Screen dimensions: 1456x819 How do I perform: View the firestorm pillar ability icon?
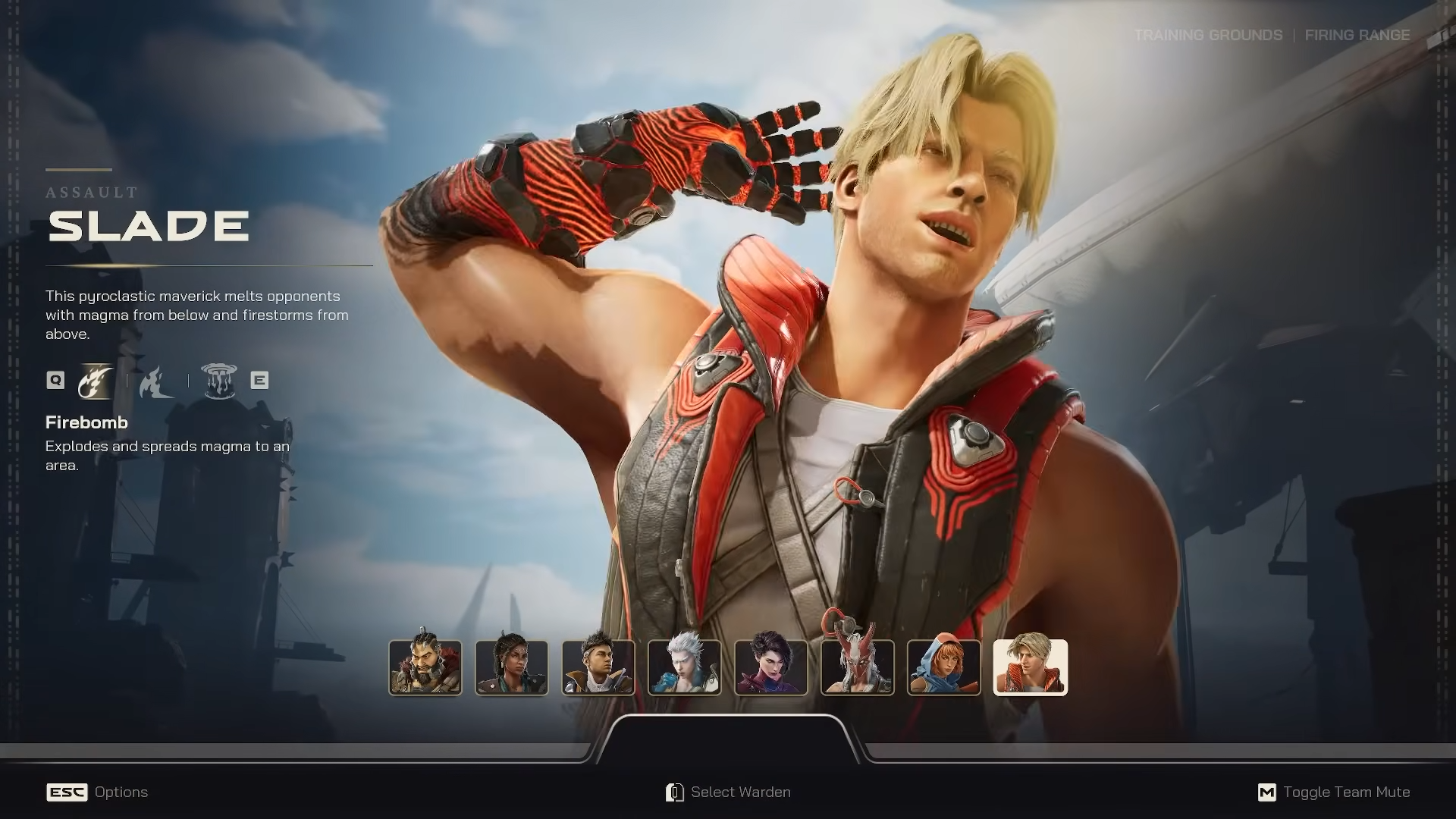(x=219, y=381)
